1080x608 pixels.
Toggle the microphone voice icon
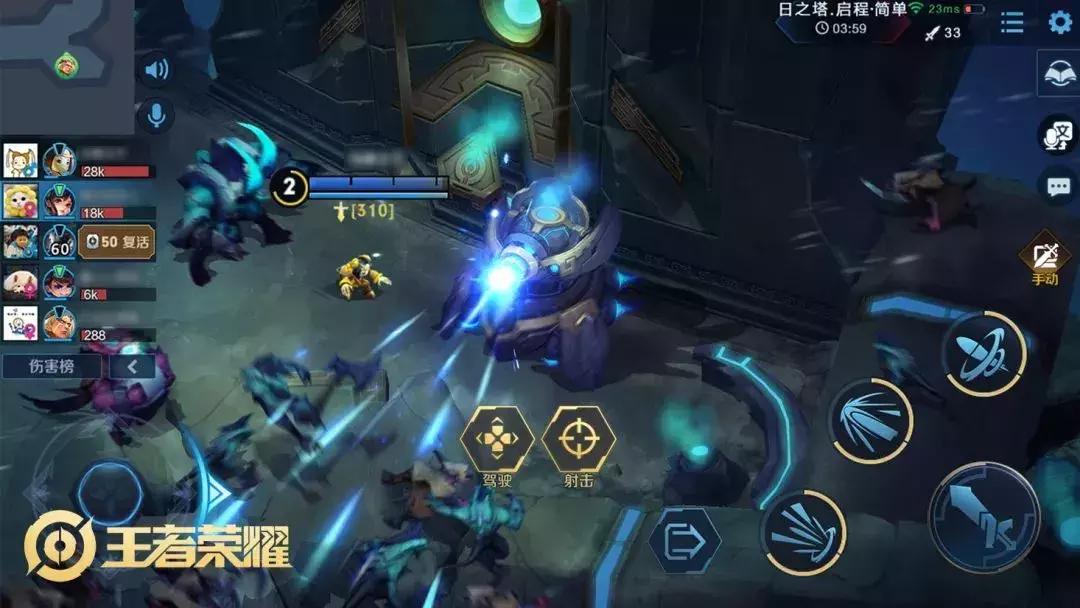[x=155, y=114]
